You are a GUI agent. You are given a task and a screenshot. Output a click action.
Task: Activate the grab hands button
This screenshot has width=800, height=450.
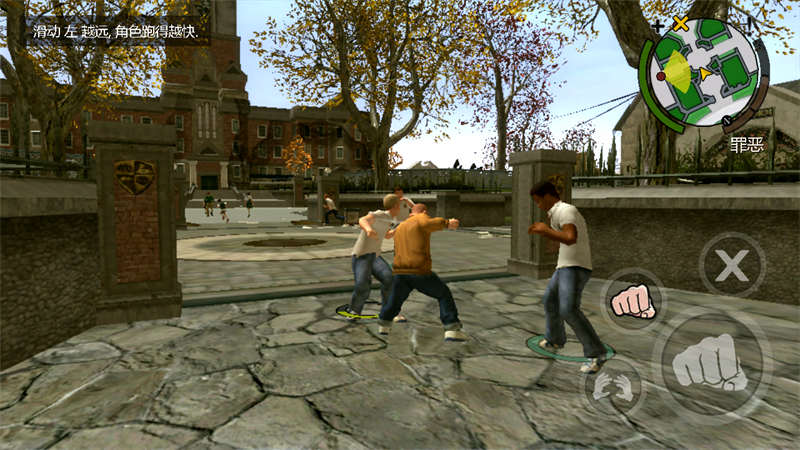(x=610, y=385)
